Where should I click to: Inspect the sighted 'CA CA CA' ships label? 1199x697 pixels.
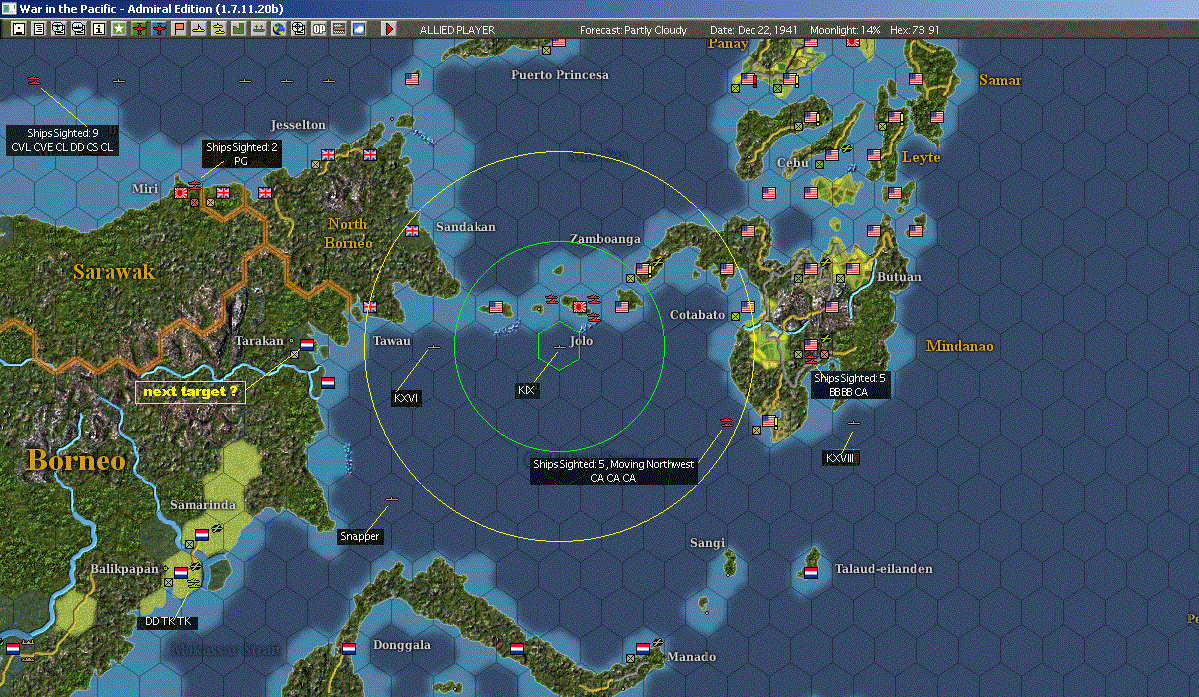coord(613,471)
